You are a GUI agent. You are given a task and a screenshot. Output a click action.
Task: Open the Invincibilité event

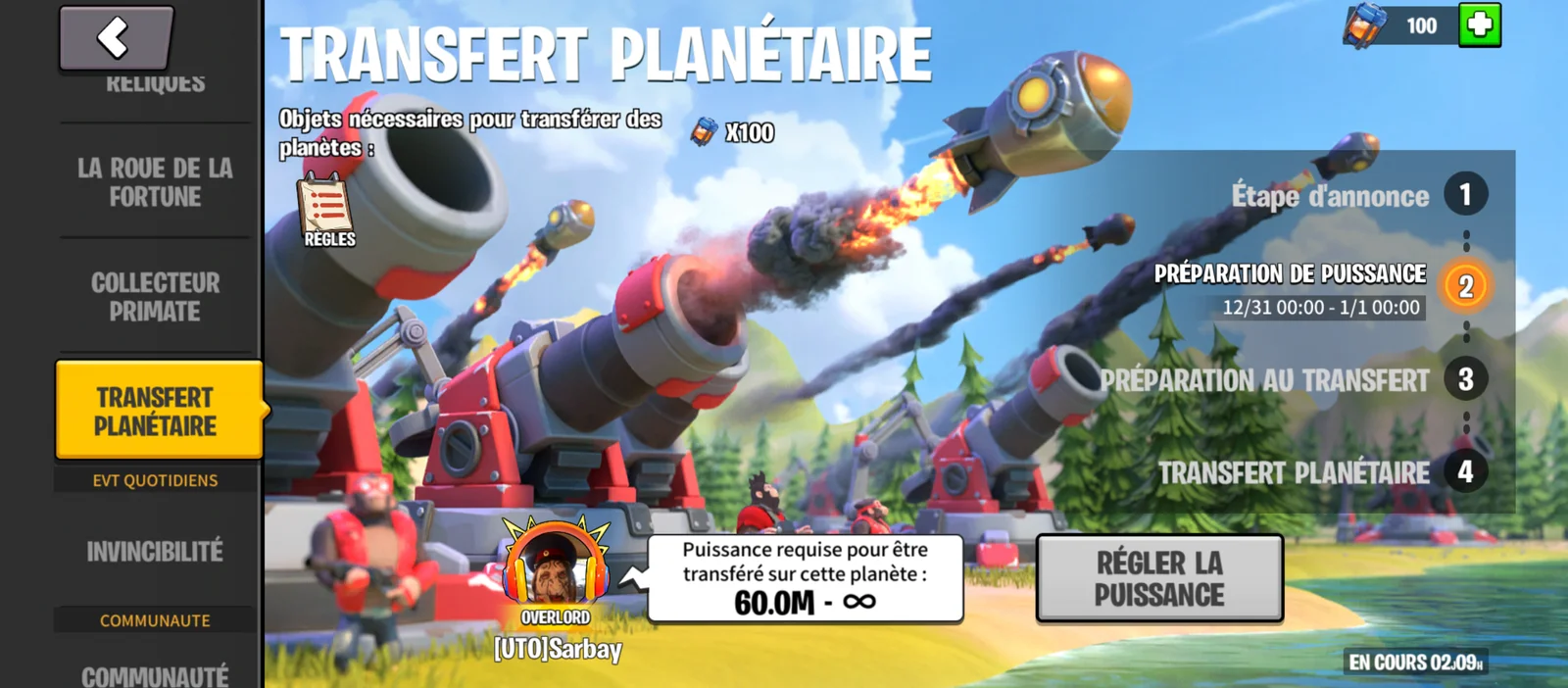[x=156, y=552]
